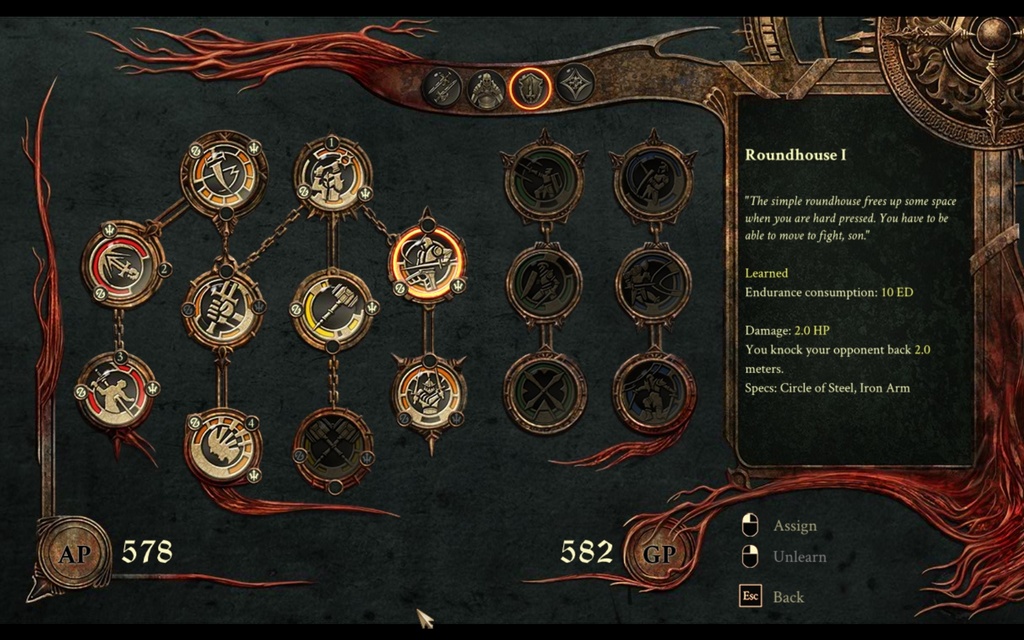
Task: Select the highlighted shield-and-sword skill tab
Action: tap(530, 88)
